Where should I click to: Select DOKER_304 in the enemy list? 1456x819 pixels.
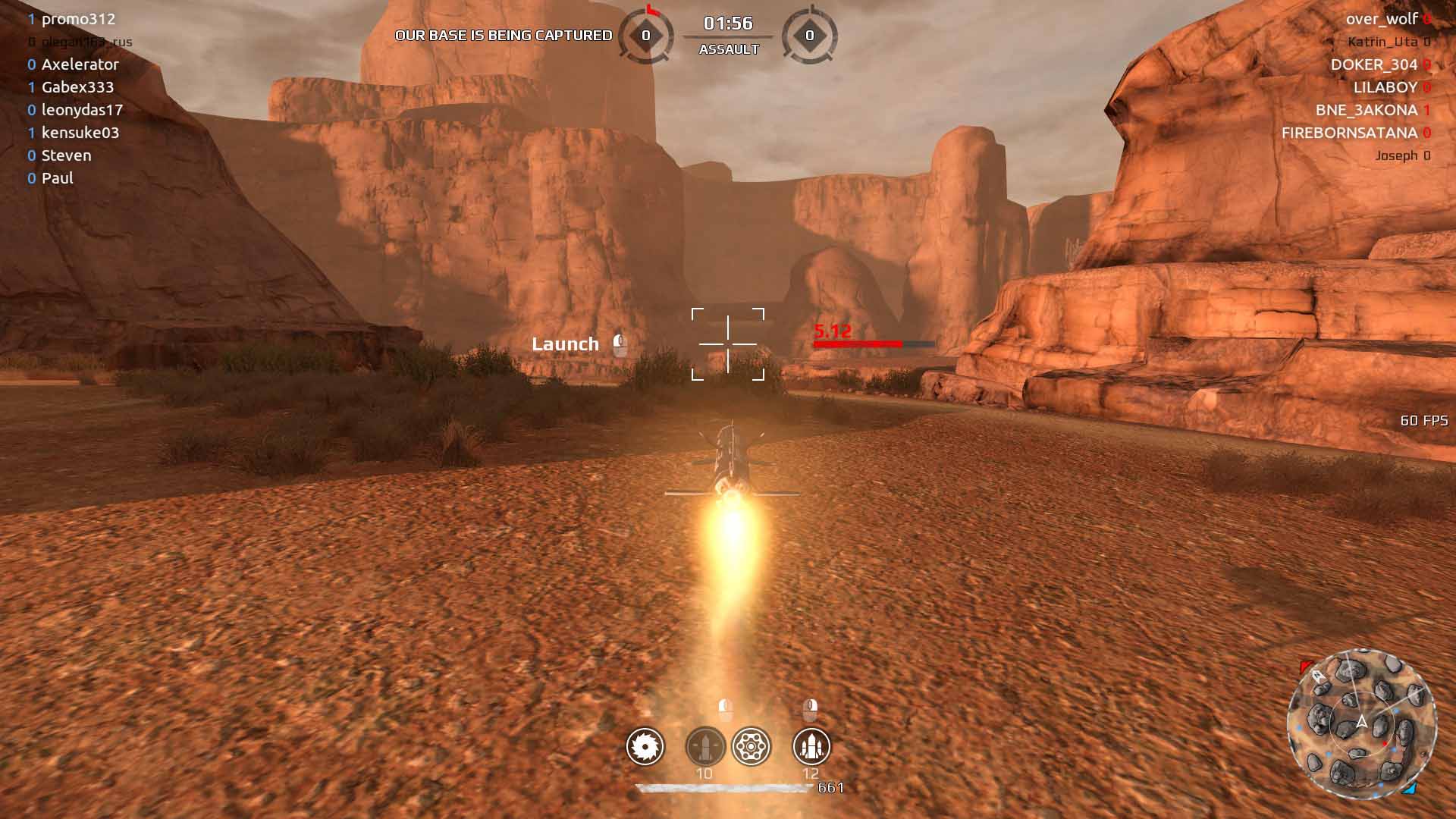coord(1373,64)
